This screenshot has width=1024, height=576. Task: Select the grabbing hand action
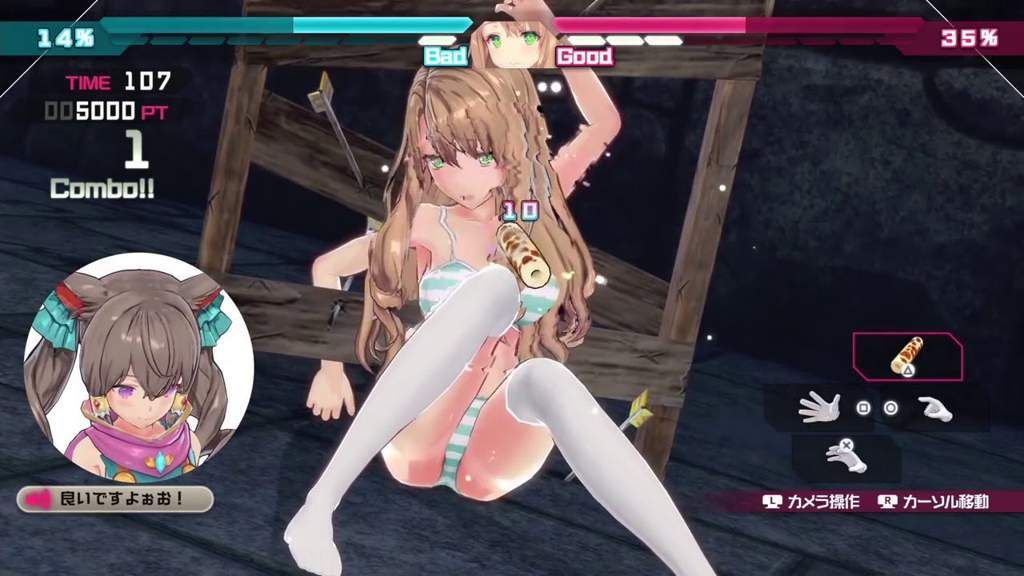846,456
